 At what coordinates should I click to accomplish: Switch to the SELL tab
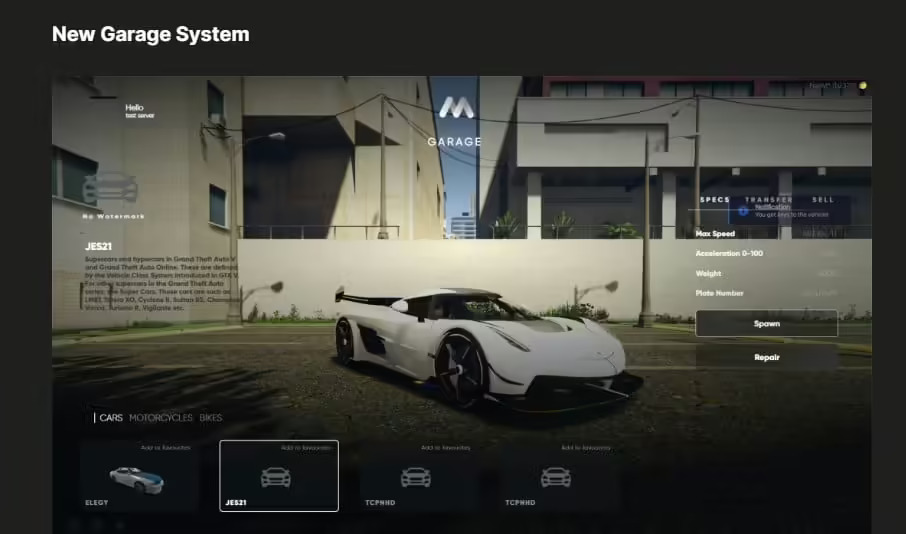(x=823, y=200)
